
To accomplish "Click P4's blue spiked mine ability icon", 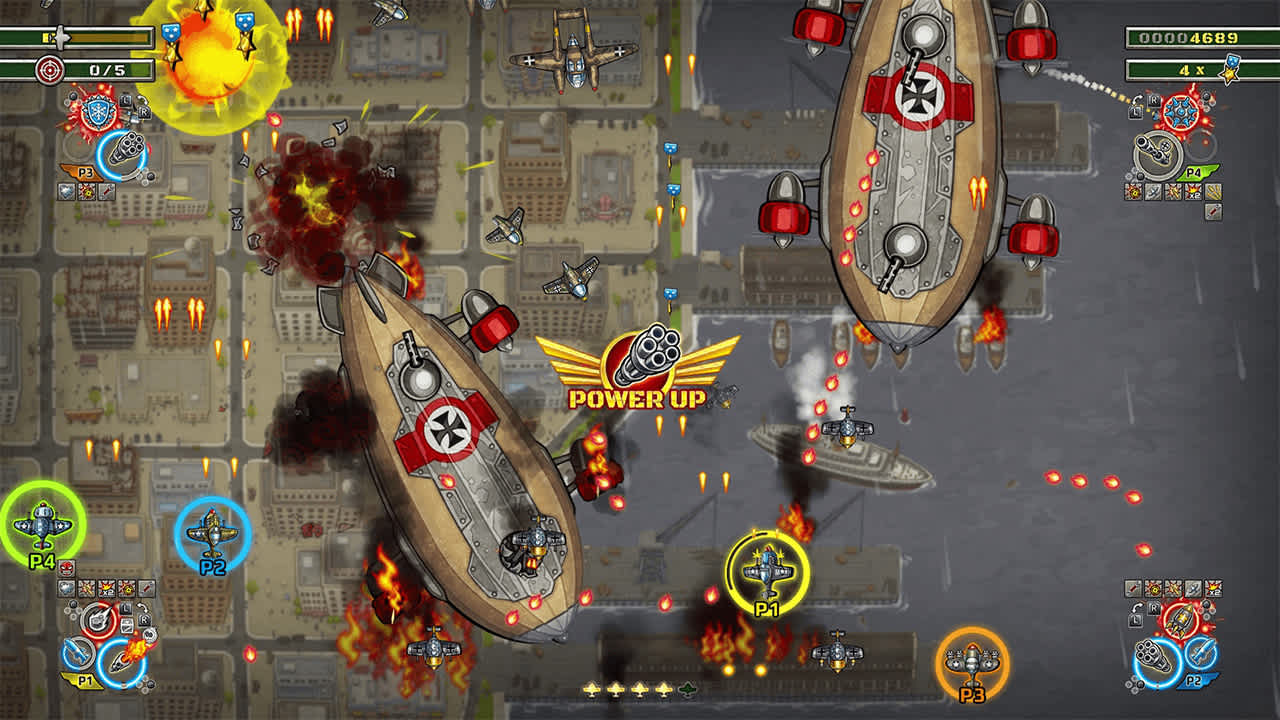I will coord(1181,111).
